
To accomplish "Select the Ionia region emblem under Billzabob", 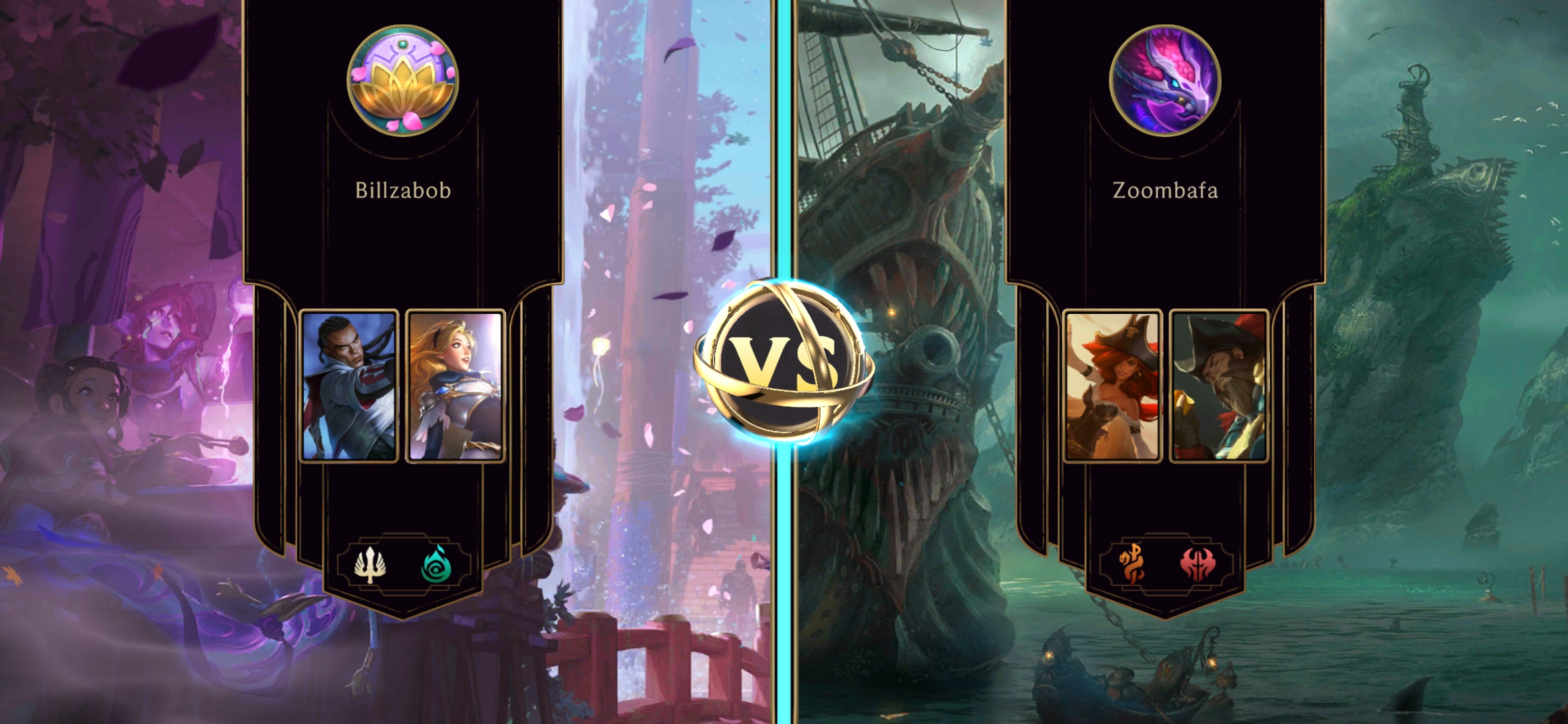I will [x=435, y=566].
